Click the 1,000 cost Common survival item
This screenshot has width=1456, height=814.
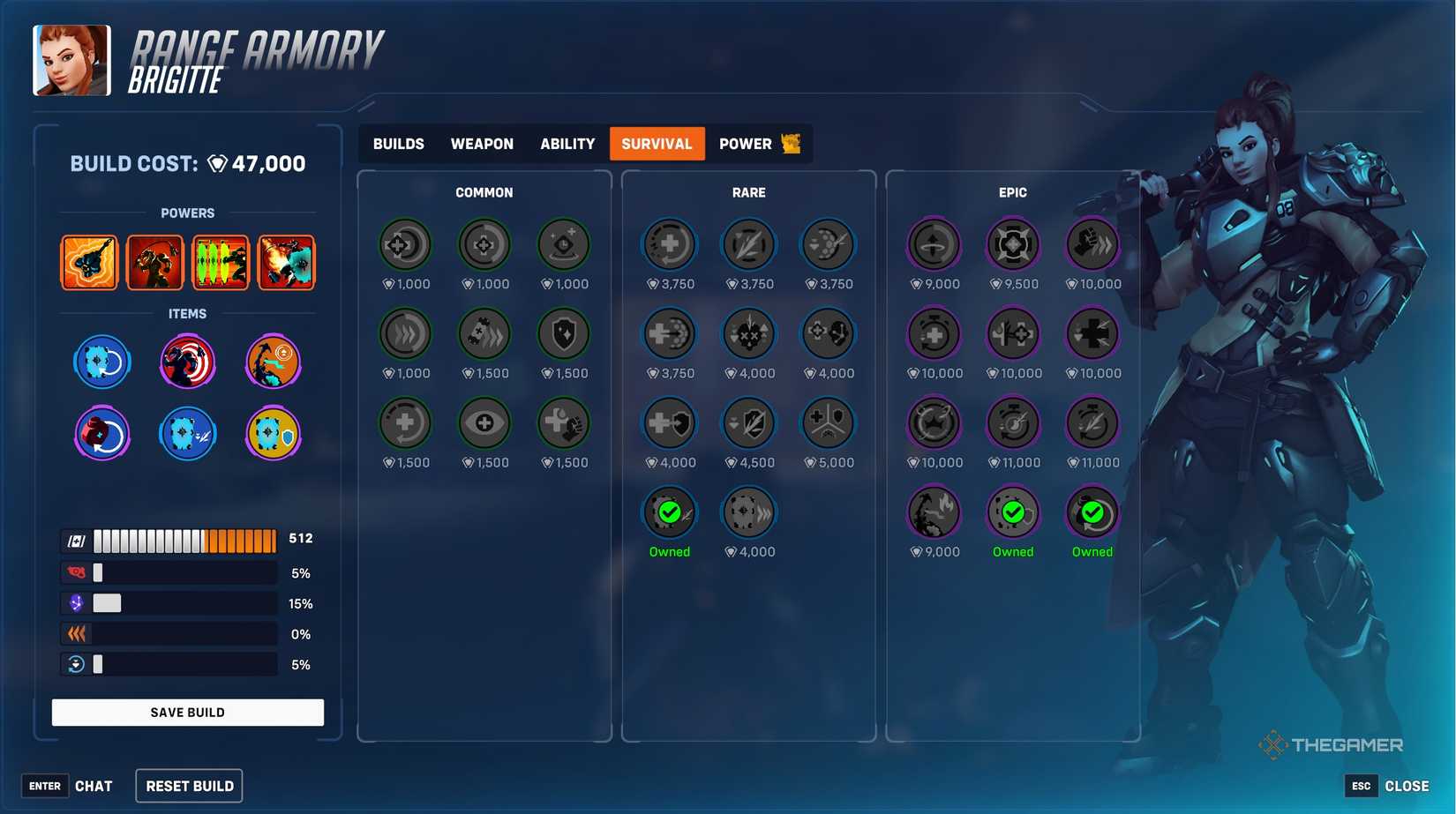(405, 245)
